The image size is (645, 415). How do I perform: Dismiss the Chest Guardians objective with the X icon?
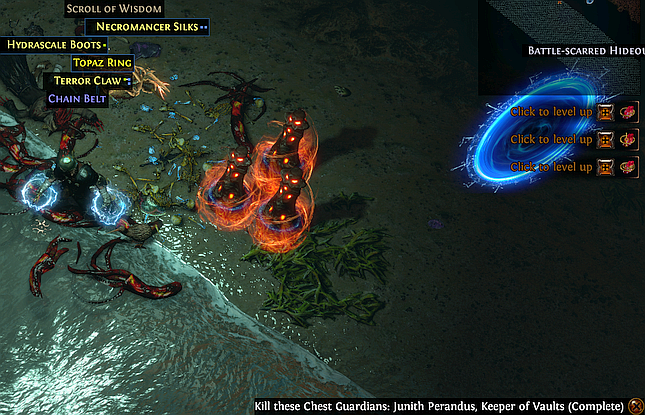[x=636, y=405]
